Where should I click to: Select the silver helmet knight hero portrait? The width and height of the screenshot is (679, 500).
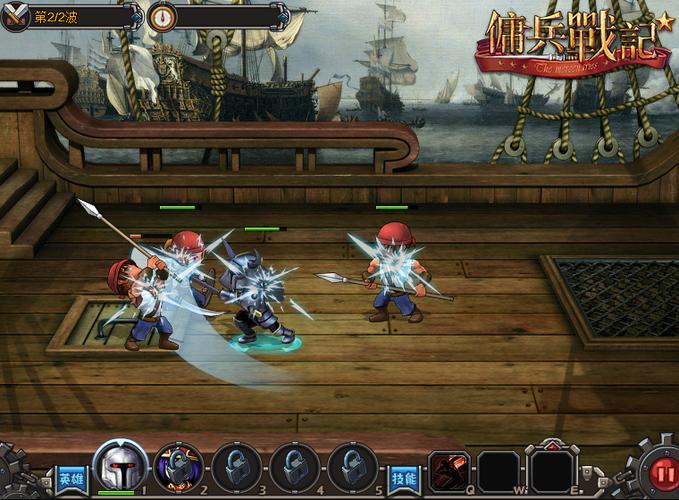120,466
